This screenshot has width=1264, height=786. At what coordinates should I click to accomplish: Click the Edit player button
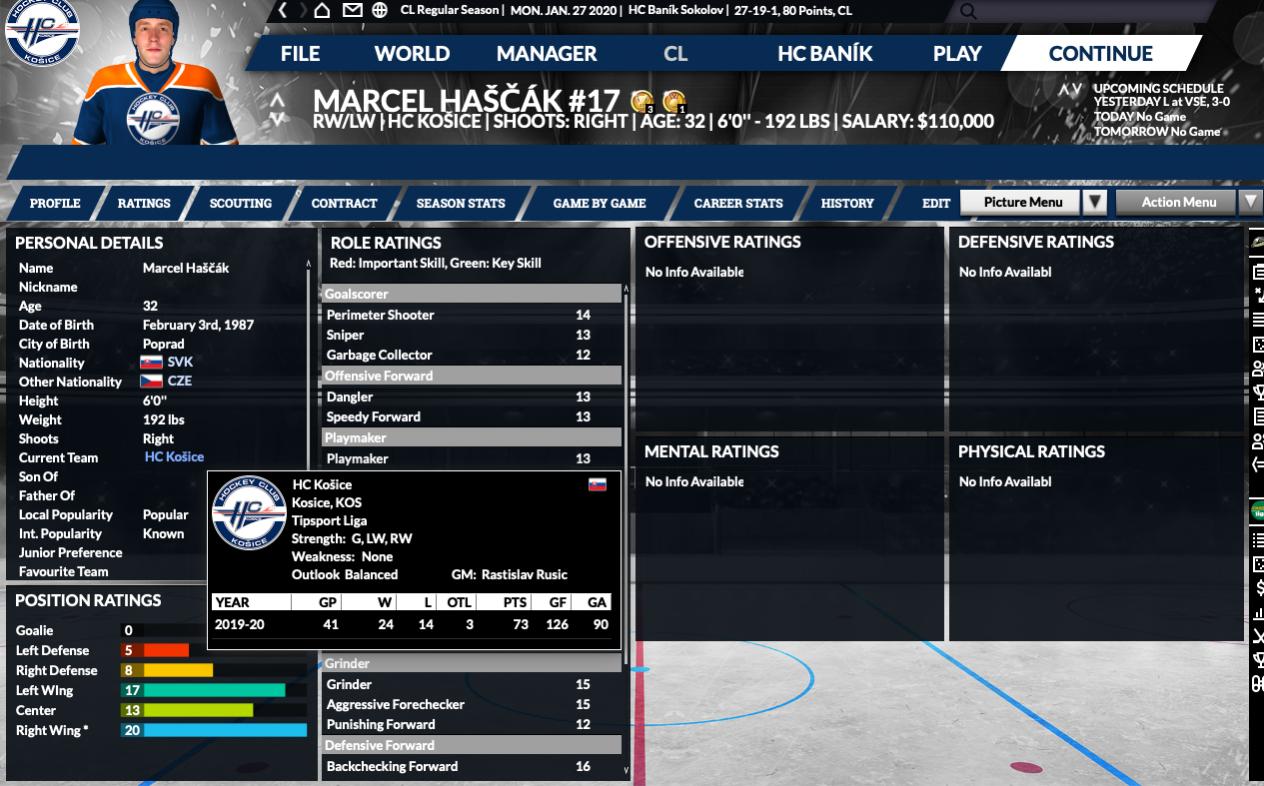936,203
